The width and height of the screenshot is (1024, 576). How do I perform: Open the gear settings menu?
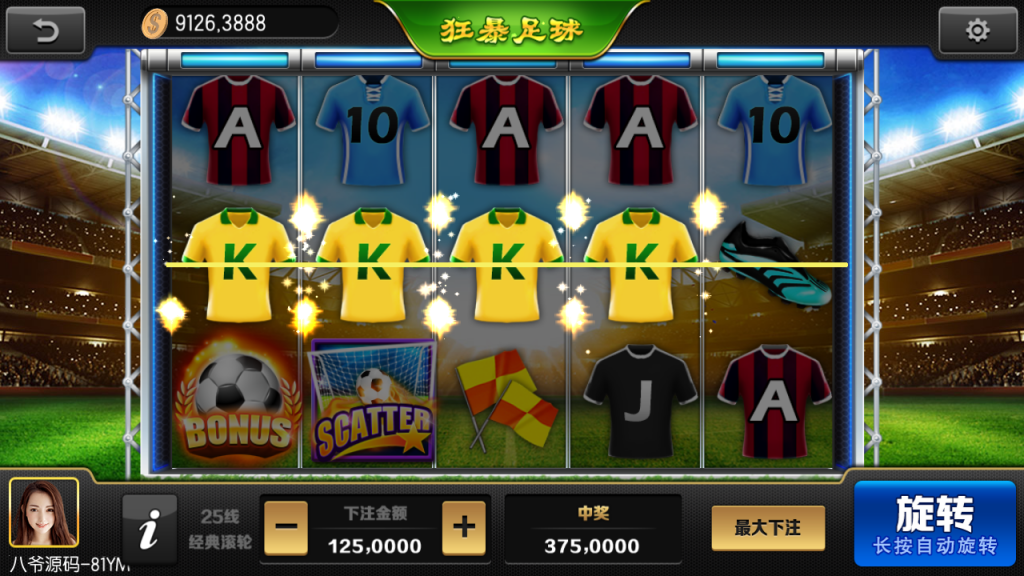(x=977, y=30)
